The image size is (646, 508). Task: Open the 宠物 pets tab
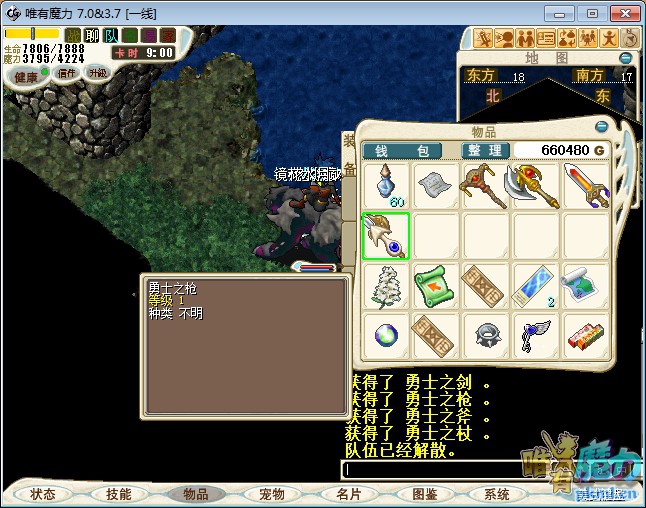coord(272,494)
